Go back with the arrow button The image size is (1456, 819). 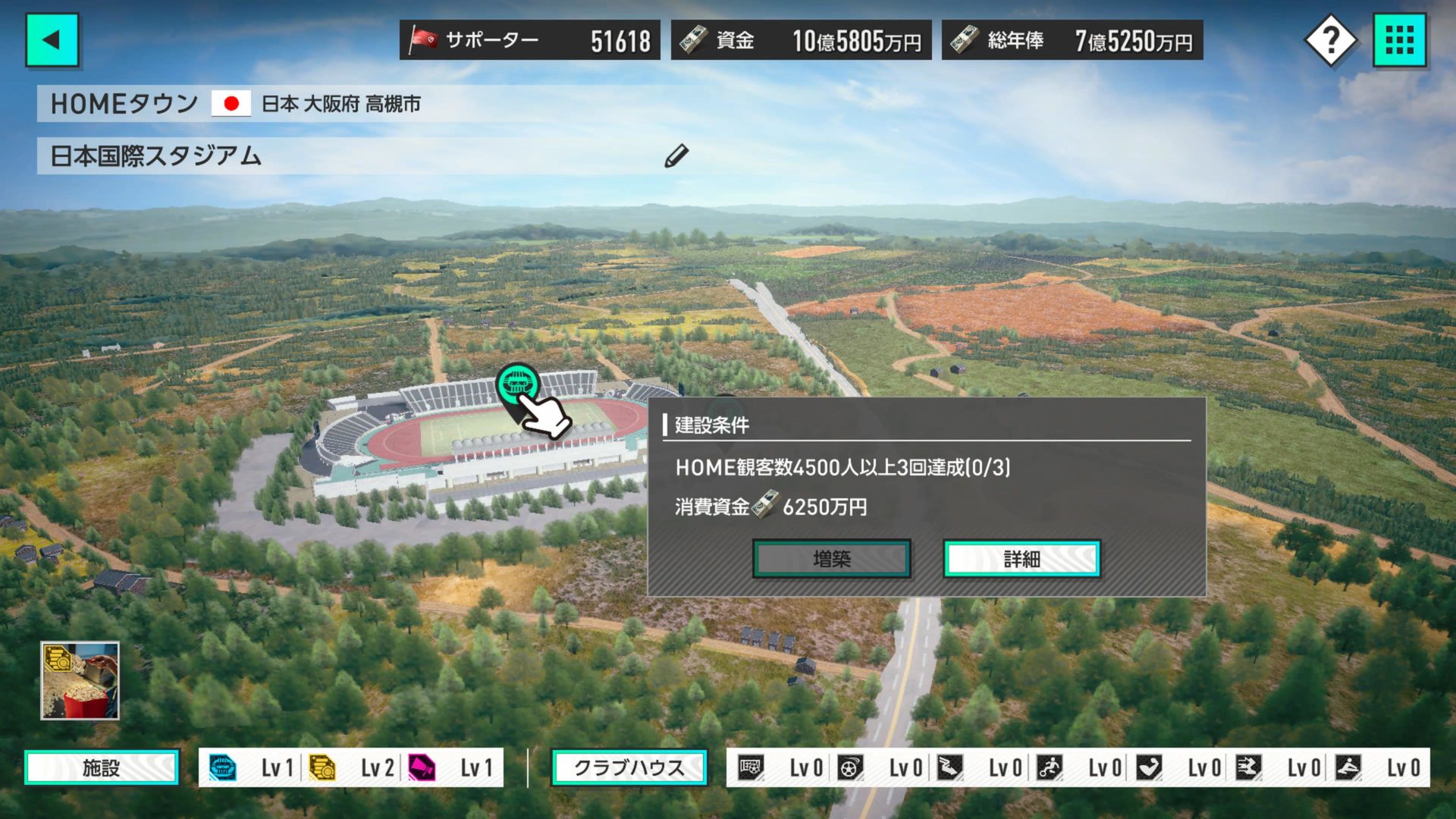[x=52, y=40]
